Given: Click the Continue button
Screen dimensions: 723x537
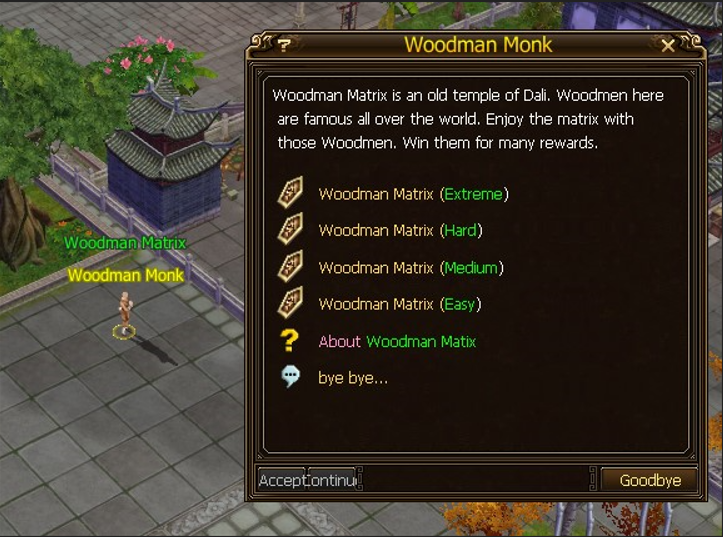Looking at the screenshot, I should pos(333,480).
